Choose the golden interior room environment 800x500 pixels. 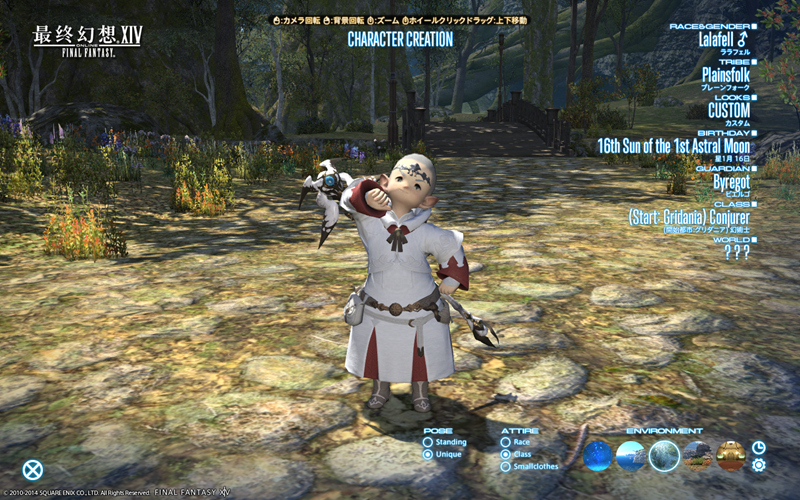(731, 456)
